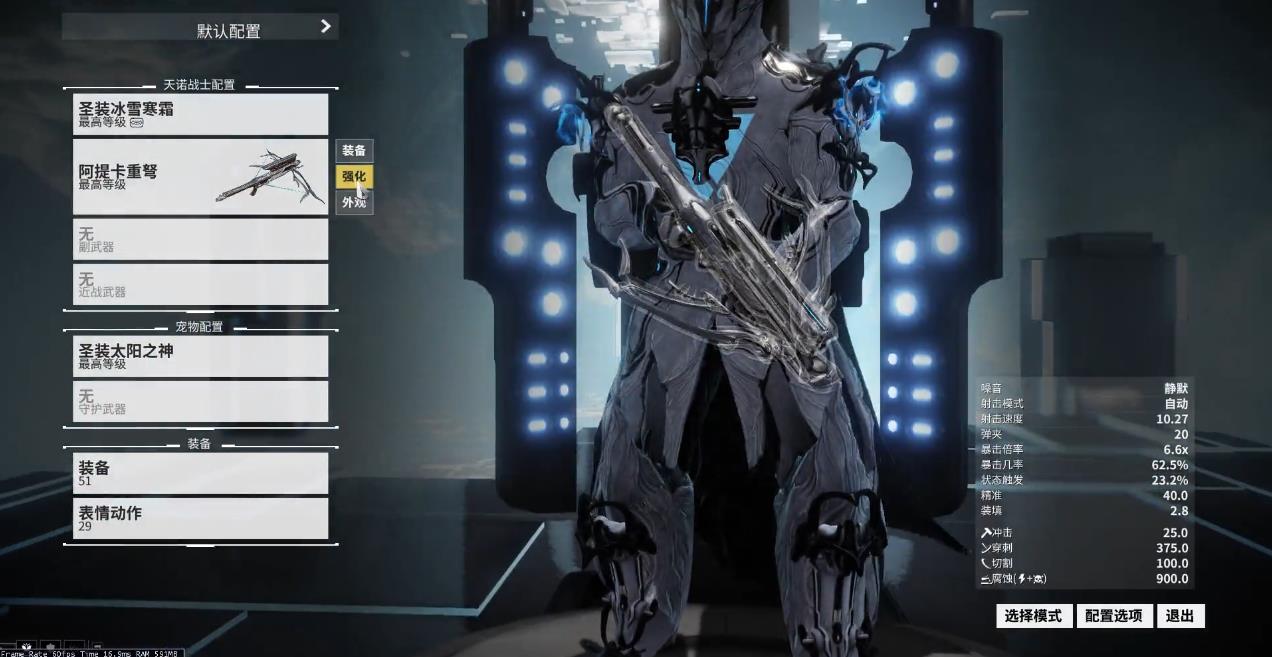Image resolution: width=1272 pixels, height=657 pixels.
Task: Open 配置选项 loadout options
Action: pos(1114,616)
